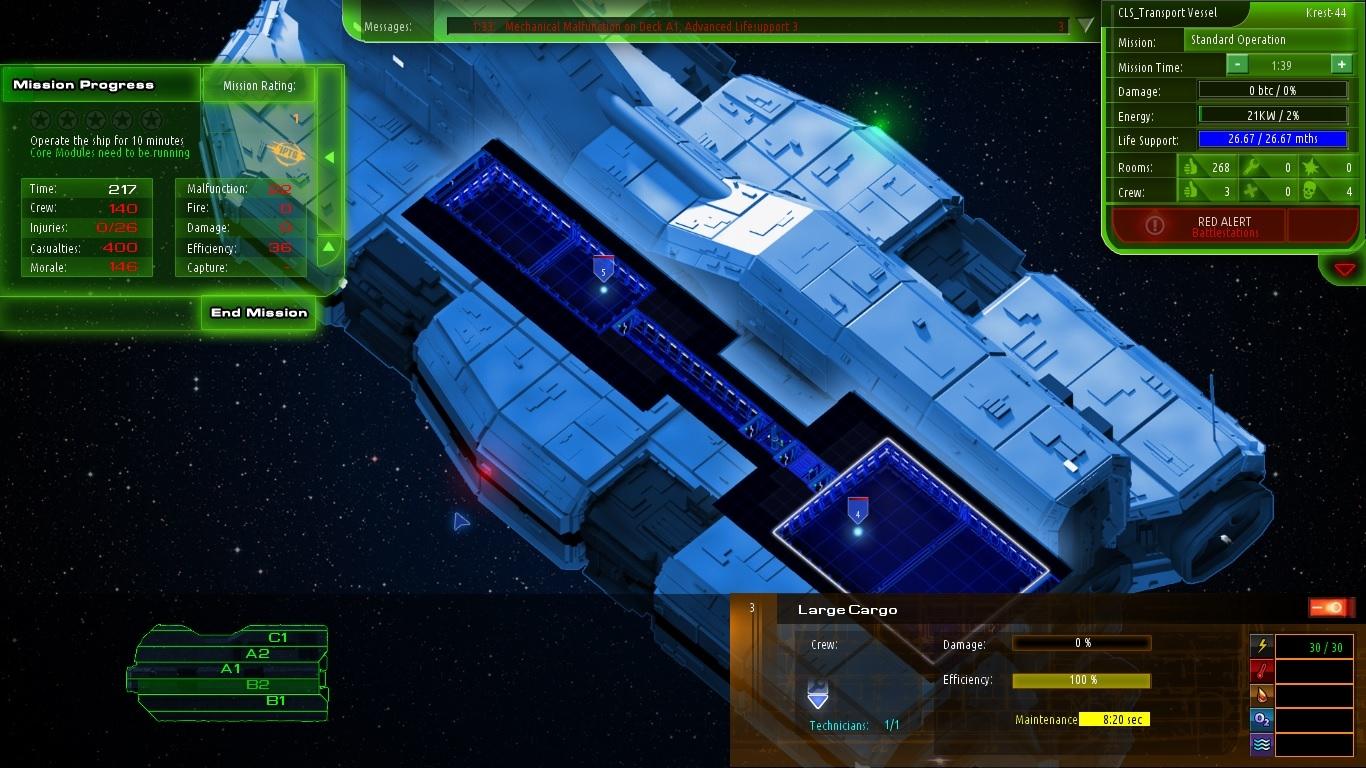Click the thumbs-up icon next to Rooms count
The width and height of the screenshot is (1366, 768).
click(x=1190, y=167)
